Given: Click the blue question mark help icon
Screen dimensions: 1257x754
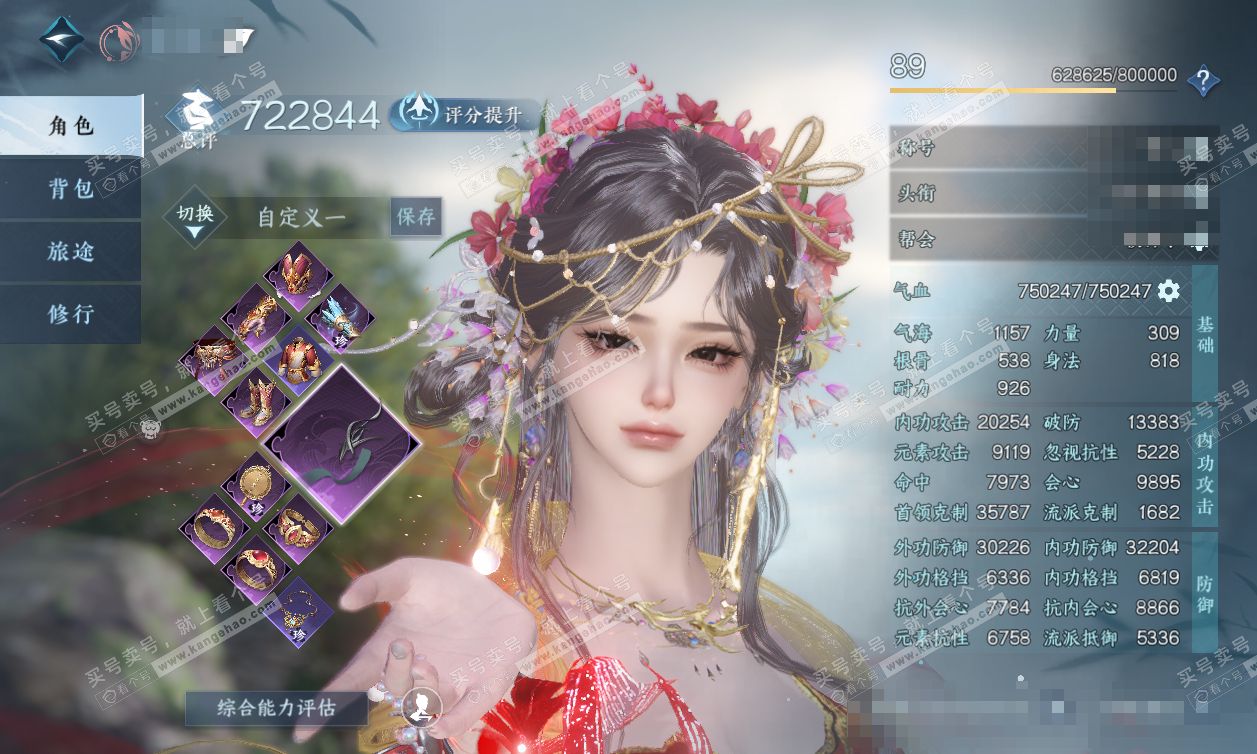Looking at the screenshot, I should coord(1203,79).
